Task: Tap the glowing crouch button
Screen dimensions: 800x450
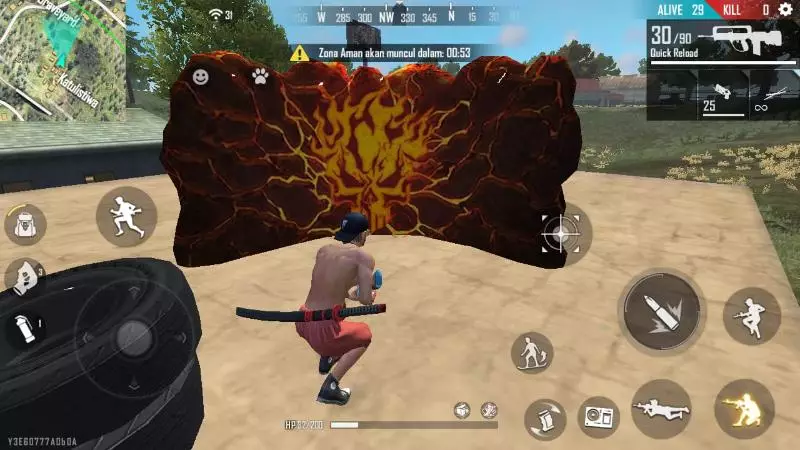Action: pos(745,408)
